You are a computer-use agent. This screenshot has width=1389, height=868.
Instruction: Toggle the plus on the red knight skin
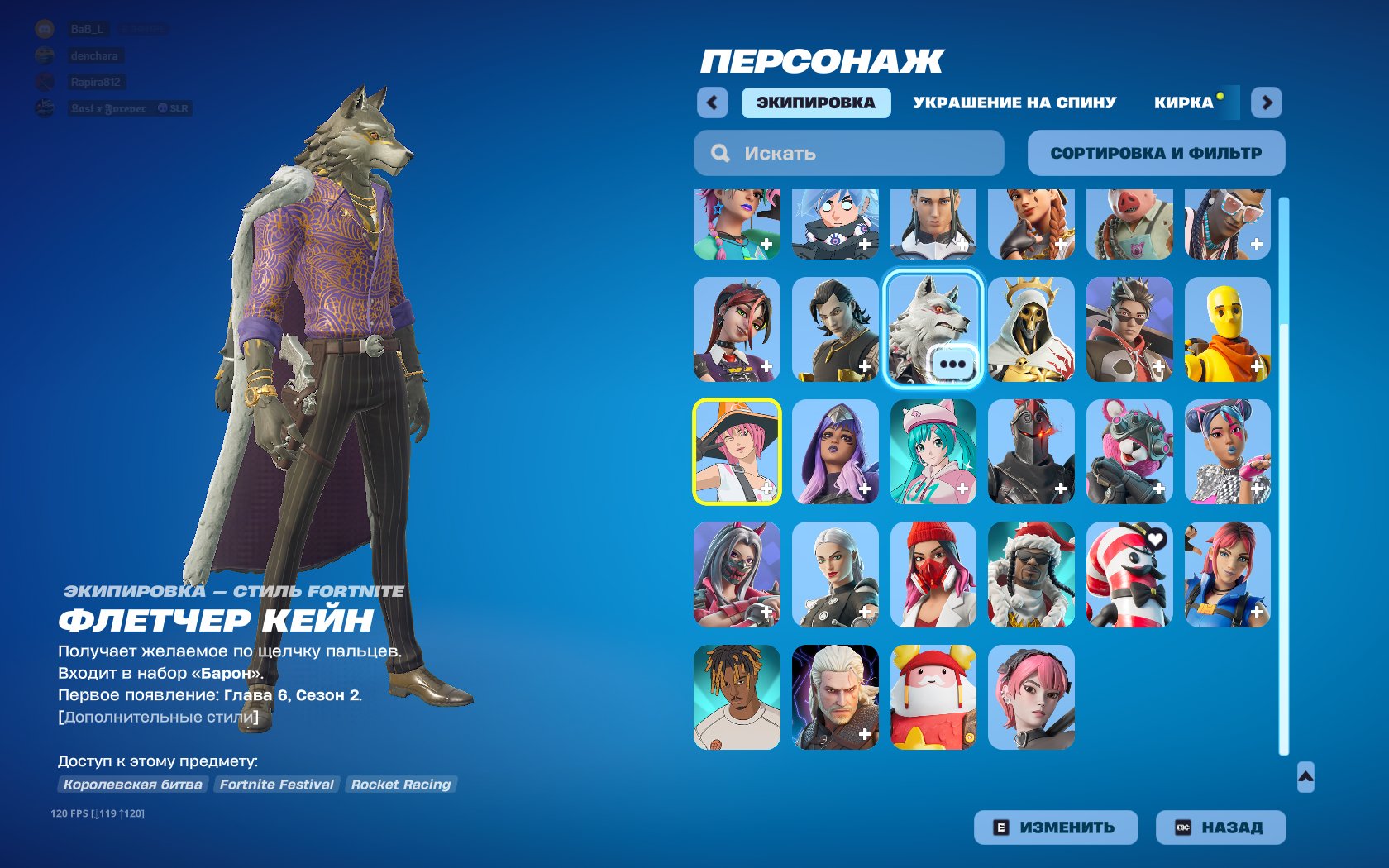(x=1059, y=489)
